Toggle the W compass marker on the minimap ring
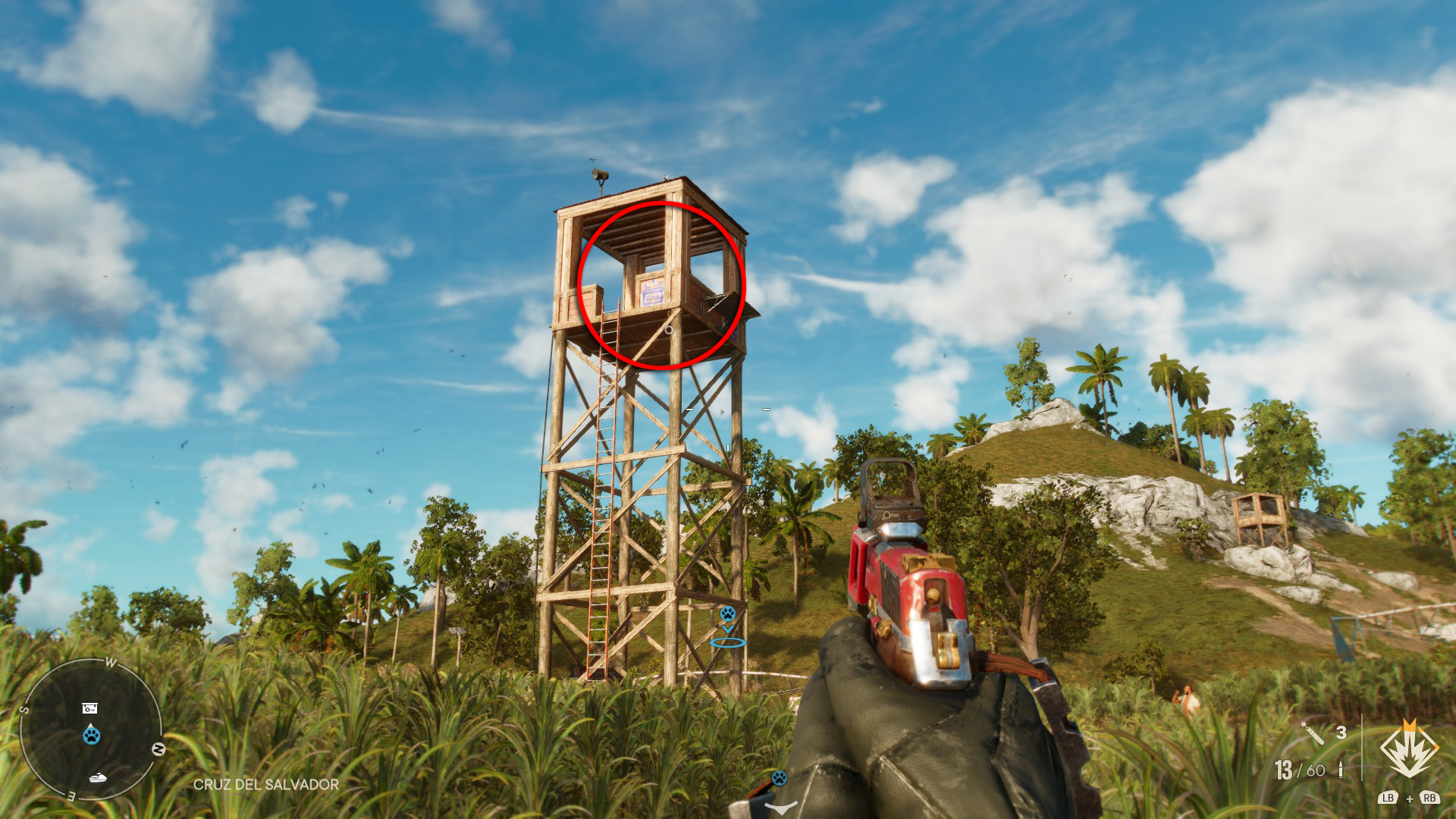The height and width of the screenshot is (819, 1456). pos(111,662)
